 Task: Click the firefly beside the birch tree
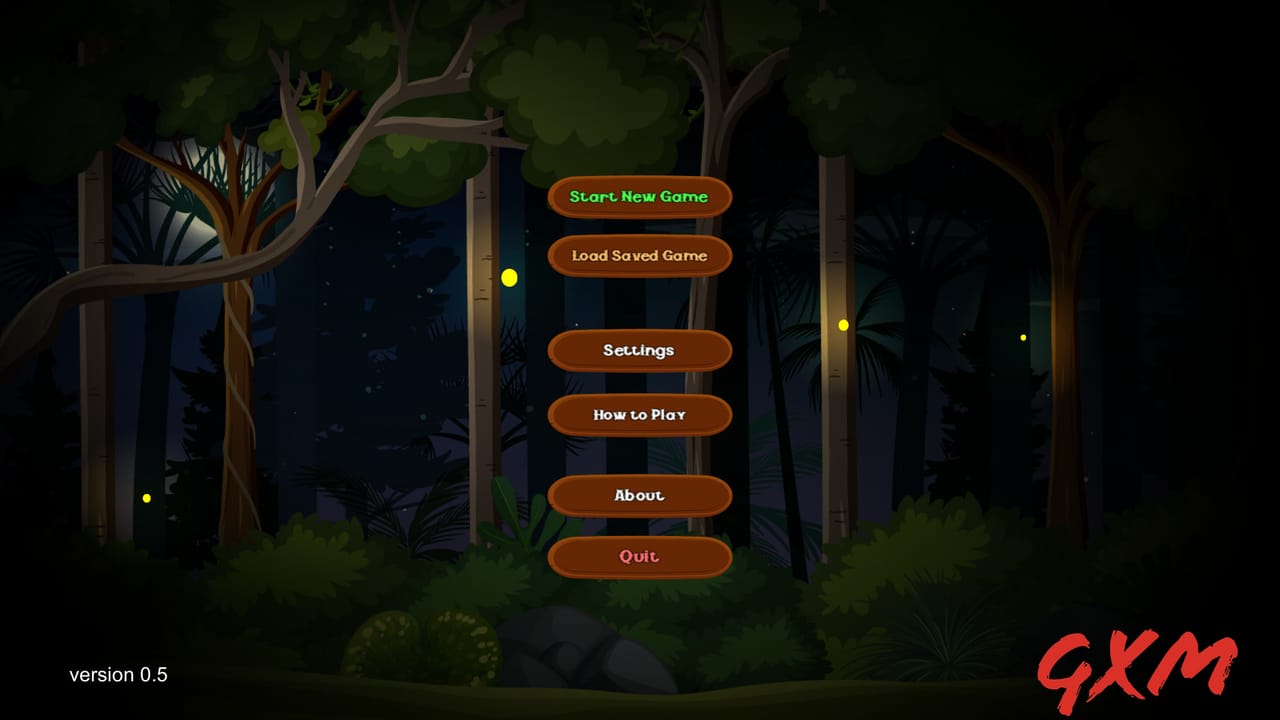pyautogui.click(x=509, y=279)
